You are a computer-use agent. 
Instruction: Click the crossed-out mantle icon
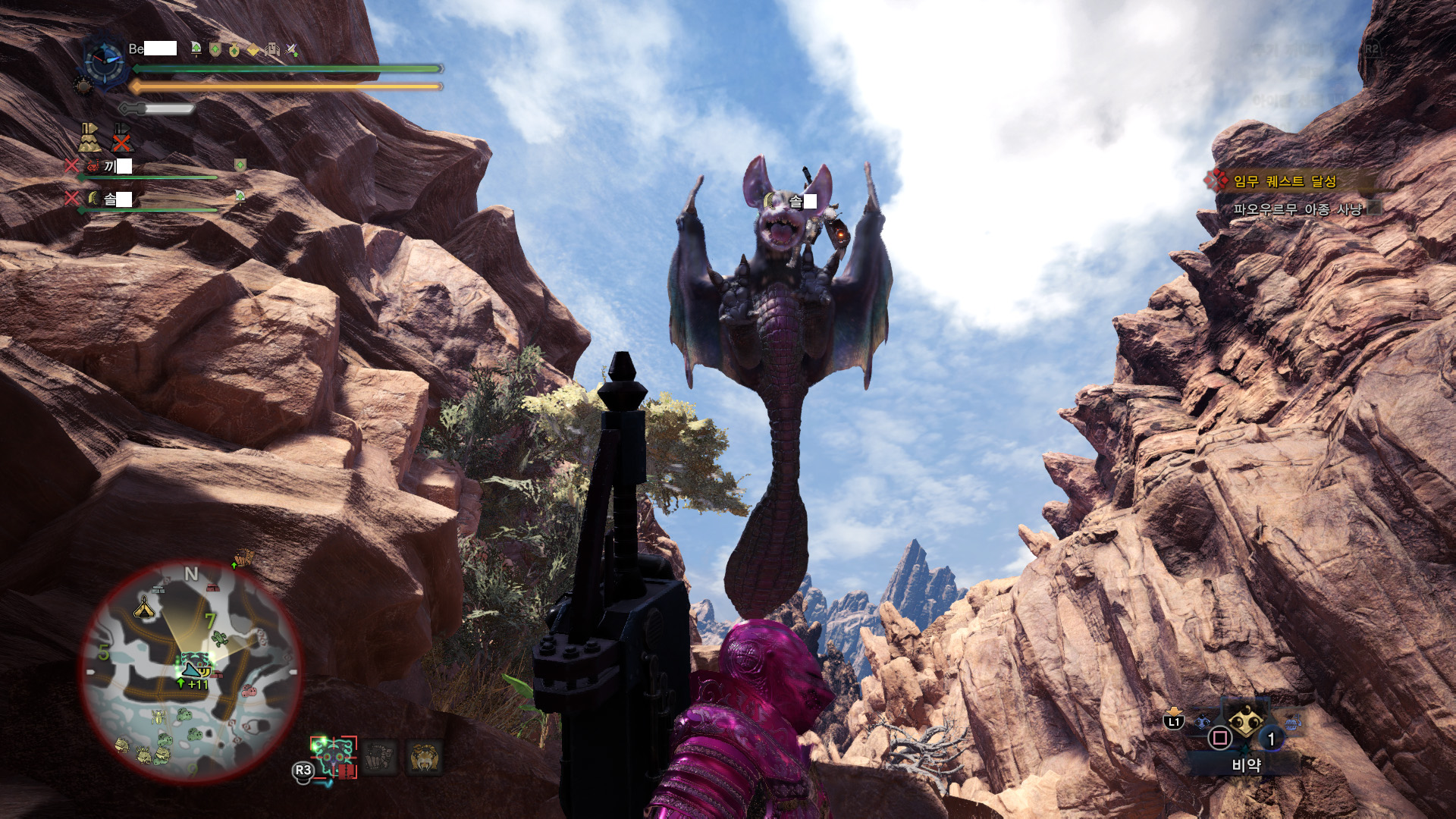[x=121, y=138]
